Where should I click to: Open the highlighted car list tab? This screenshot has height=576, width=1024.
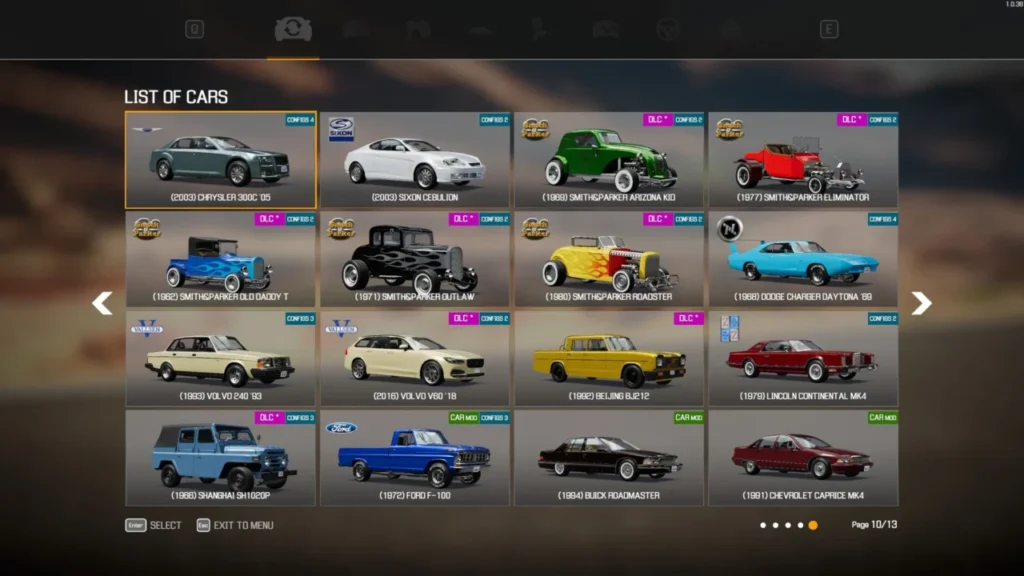pos(293,30)
